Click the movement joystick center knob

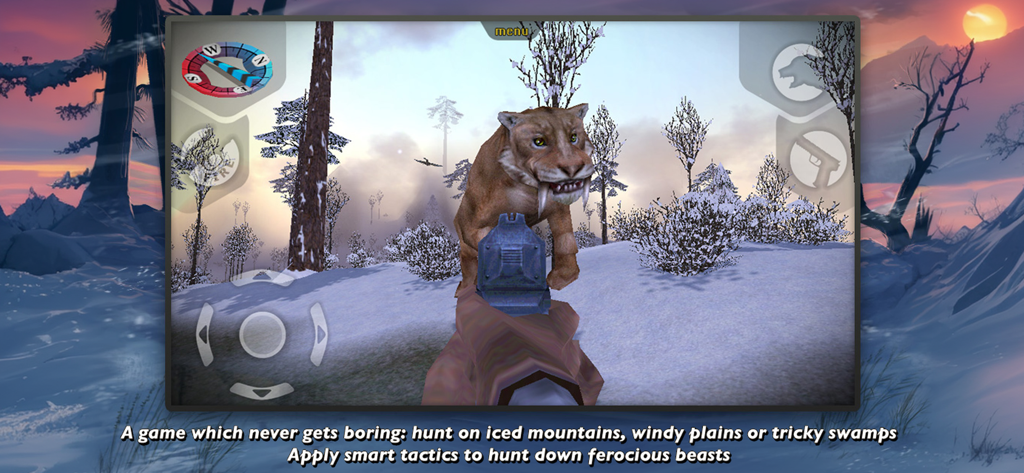262,334
